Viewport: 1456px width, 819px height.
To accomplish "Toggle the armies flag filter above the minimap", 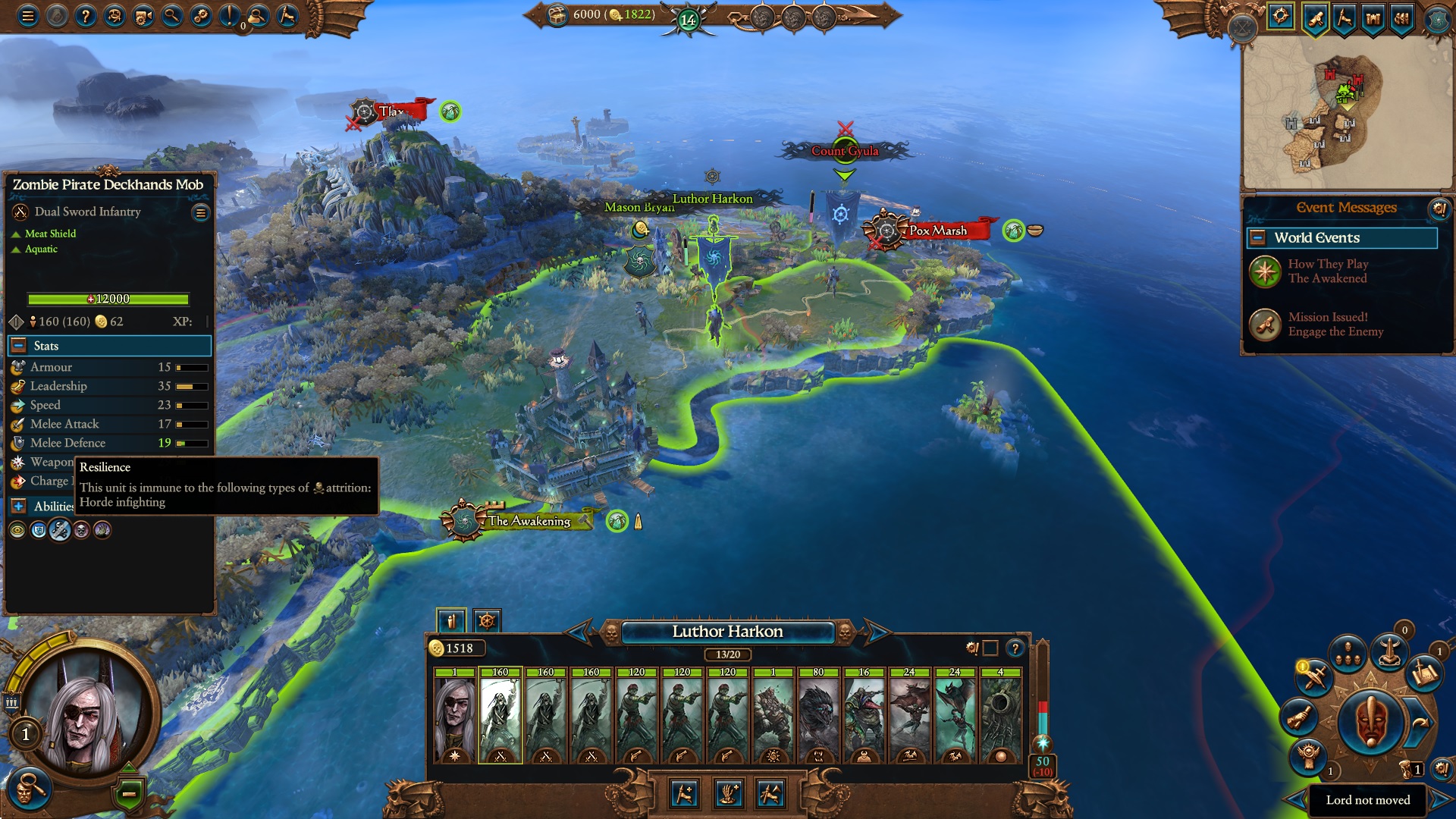I will [1344, 17].
